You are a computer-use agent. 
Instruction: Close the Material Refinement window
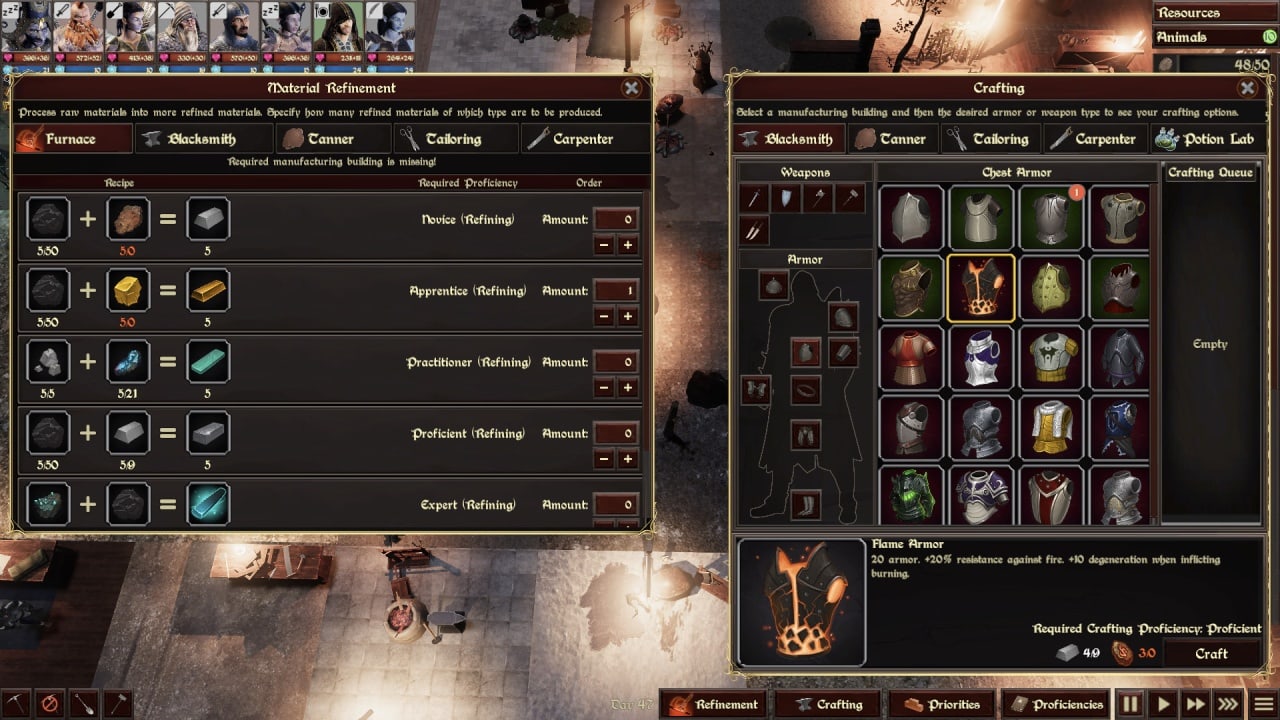point(631,88)
